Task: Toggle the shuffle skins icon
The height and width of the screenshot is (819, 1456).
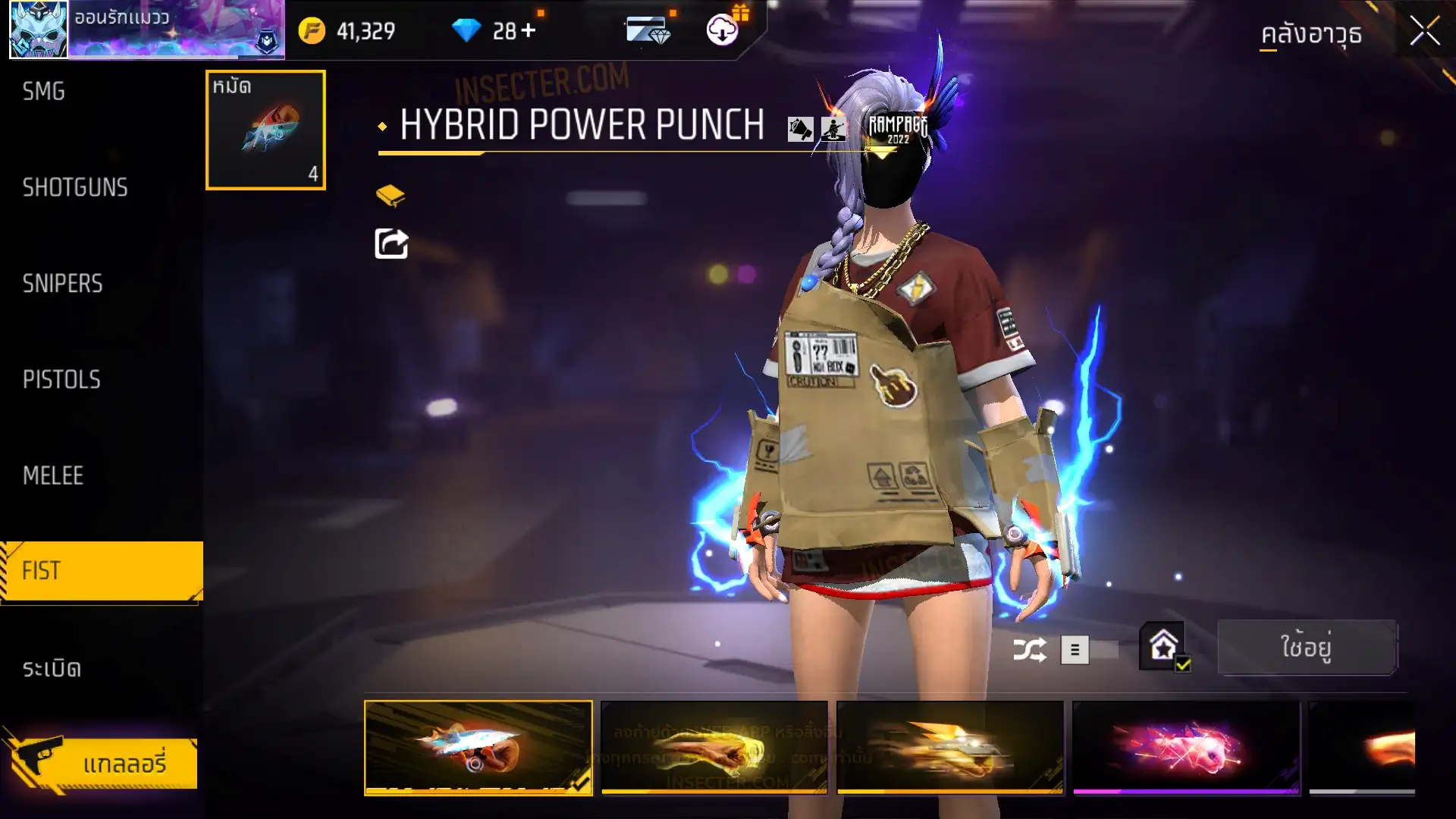Action: tap(1030, 650)
